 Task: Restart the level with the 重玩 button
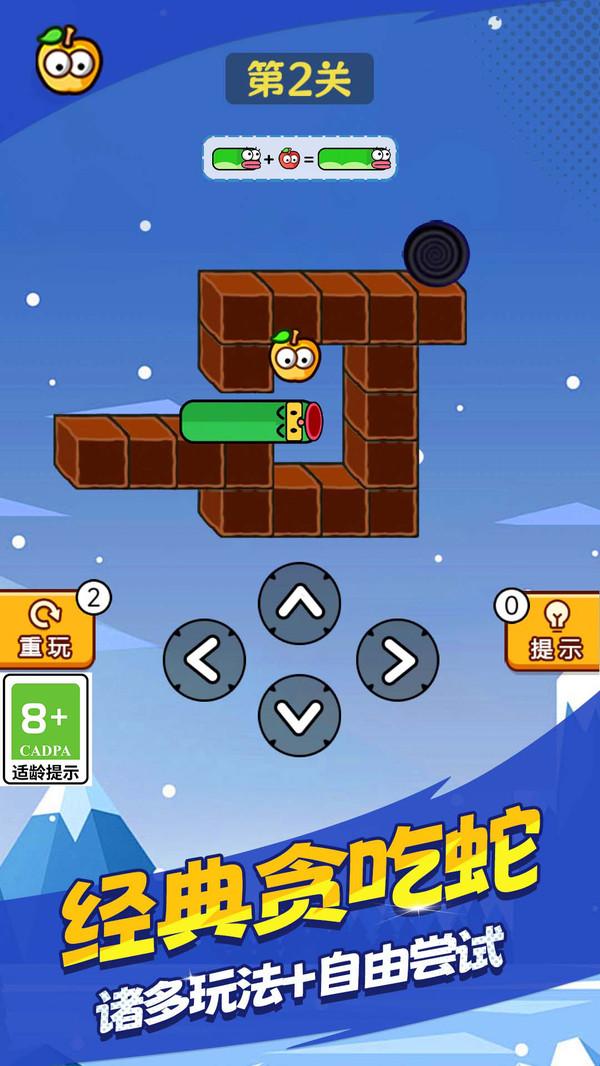pos(46,630)
